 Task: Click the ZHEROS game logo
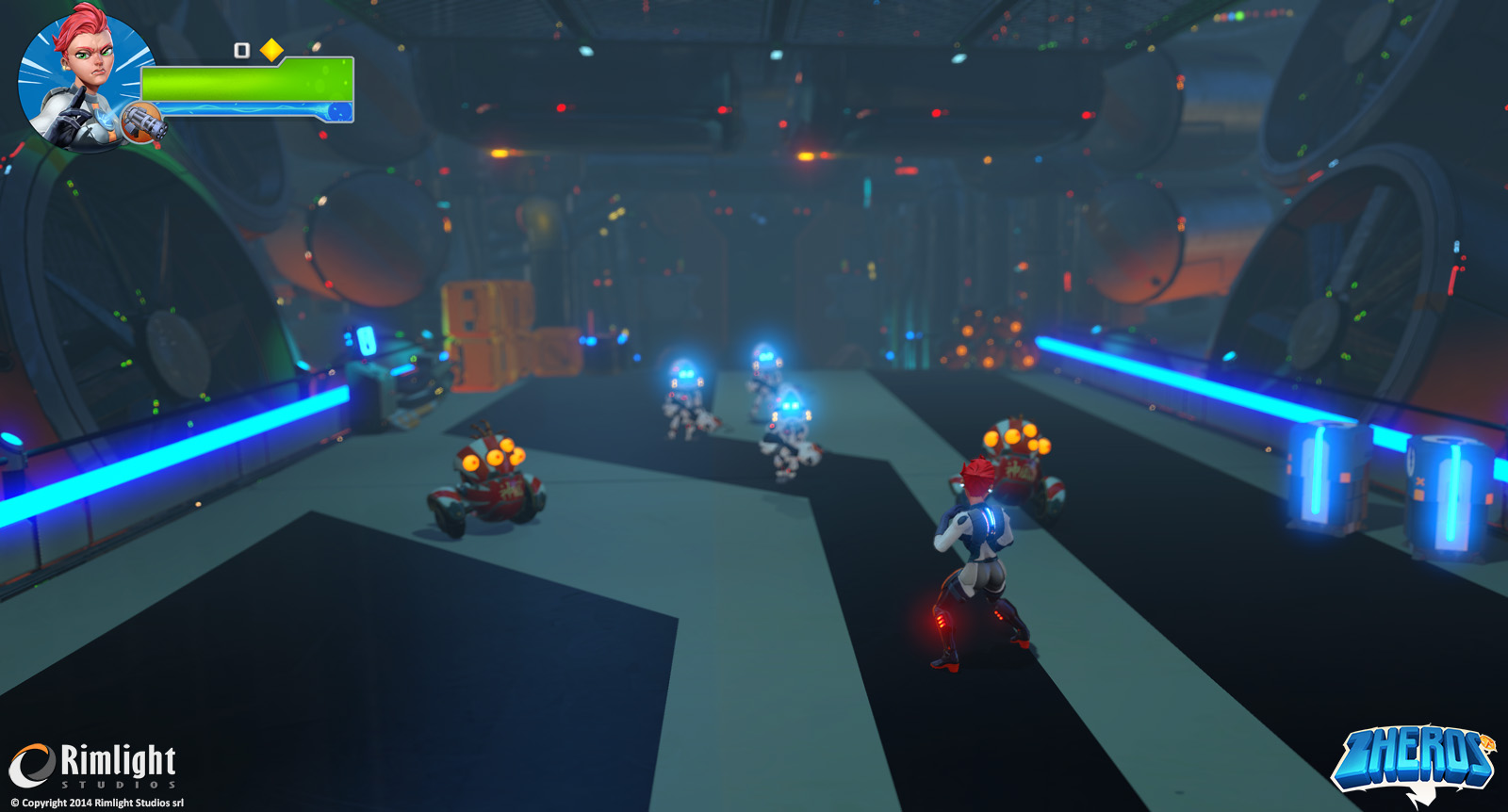(x=1416, y=758)
